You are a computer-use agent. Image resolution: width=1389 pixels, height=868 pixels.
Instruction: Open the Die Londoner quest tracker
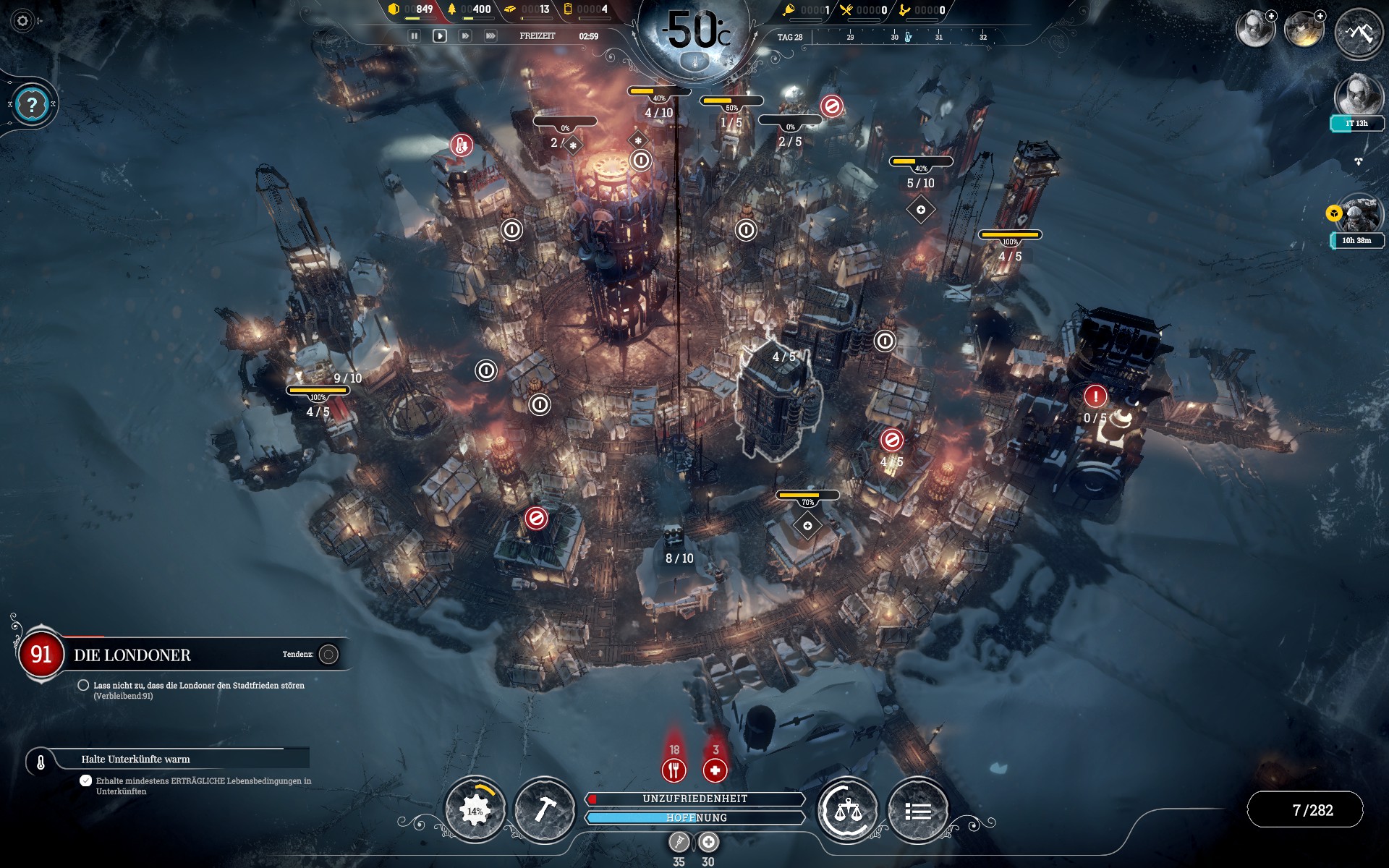click(132, 655)
